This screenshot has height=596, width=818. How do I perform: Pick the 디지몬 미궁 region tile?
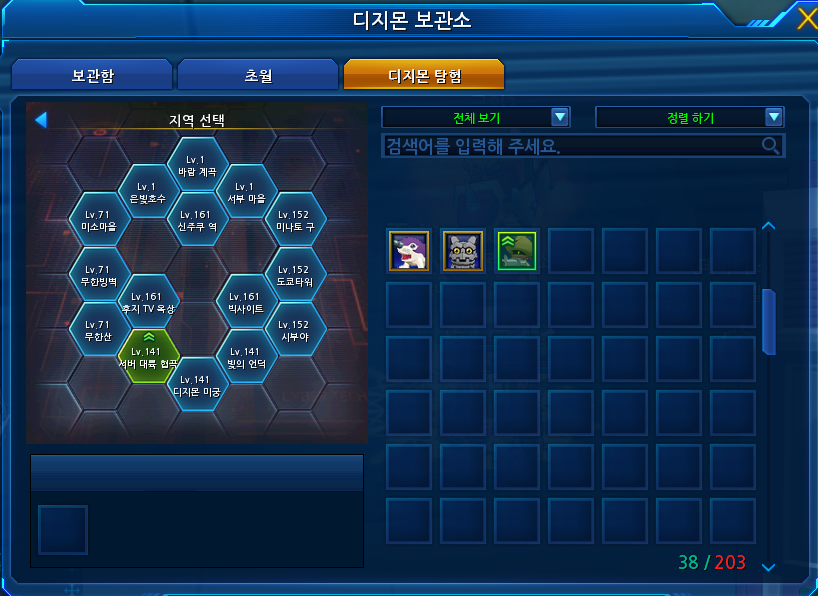click(x=197, y=385)
